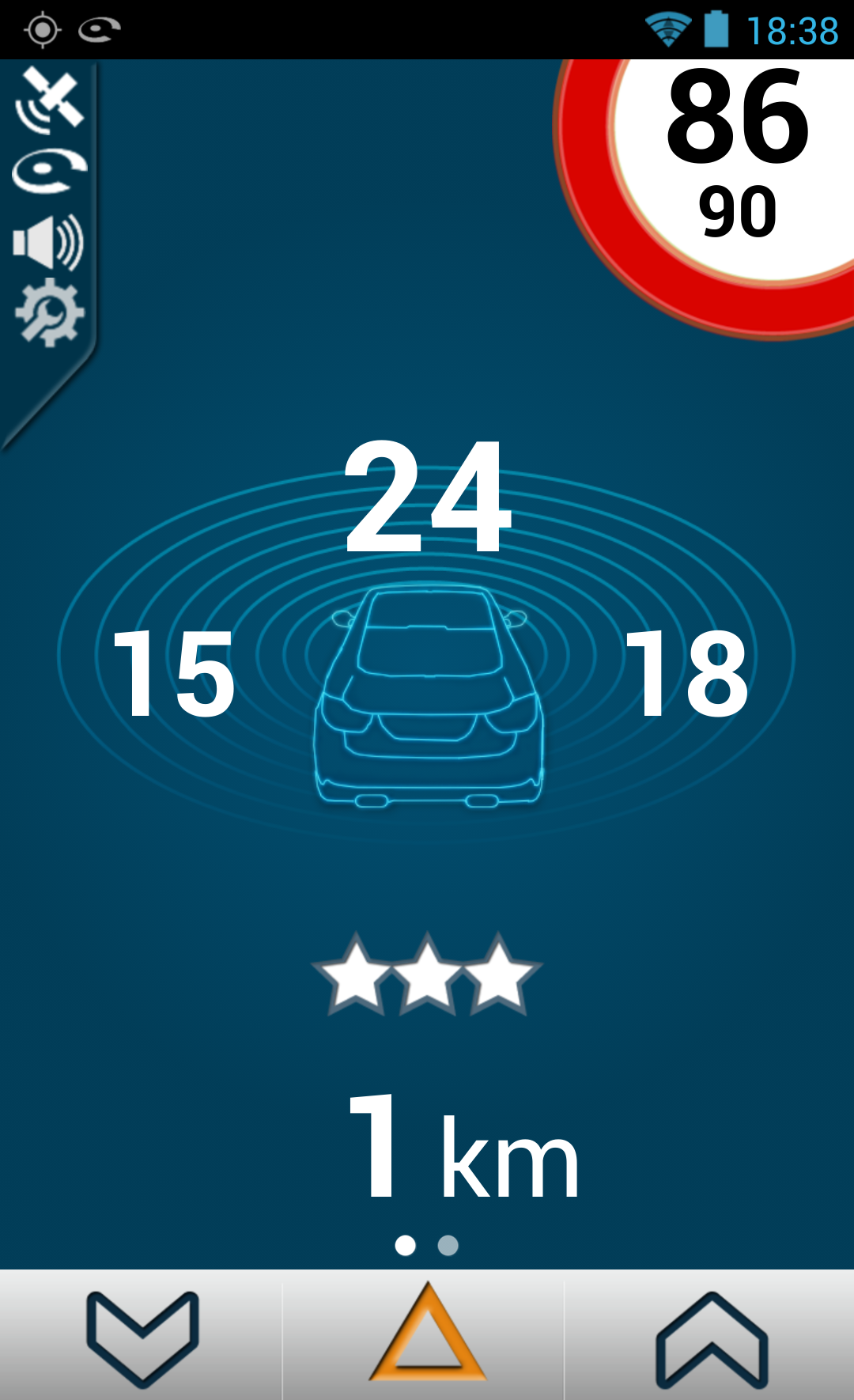Open settings via gear and wrench icon
Image resolution: width=854 pixels, height=1400 pixels.
coord(49,312)
